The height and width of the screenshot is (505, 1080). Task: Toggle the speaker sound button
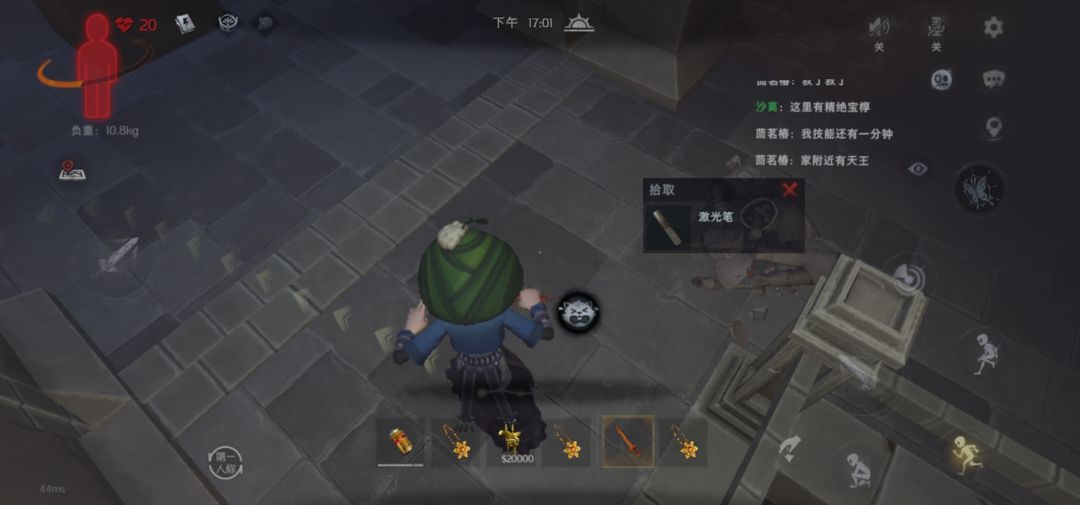(x=879, y=27)
